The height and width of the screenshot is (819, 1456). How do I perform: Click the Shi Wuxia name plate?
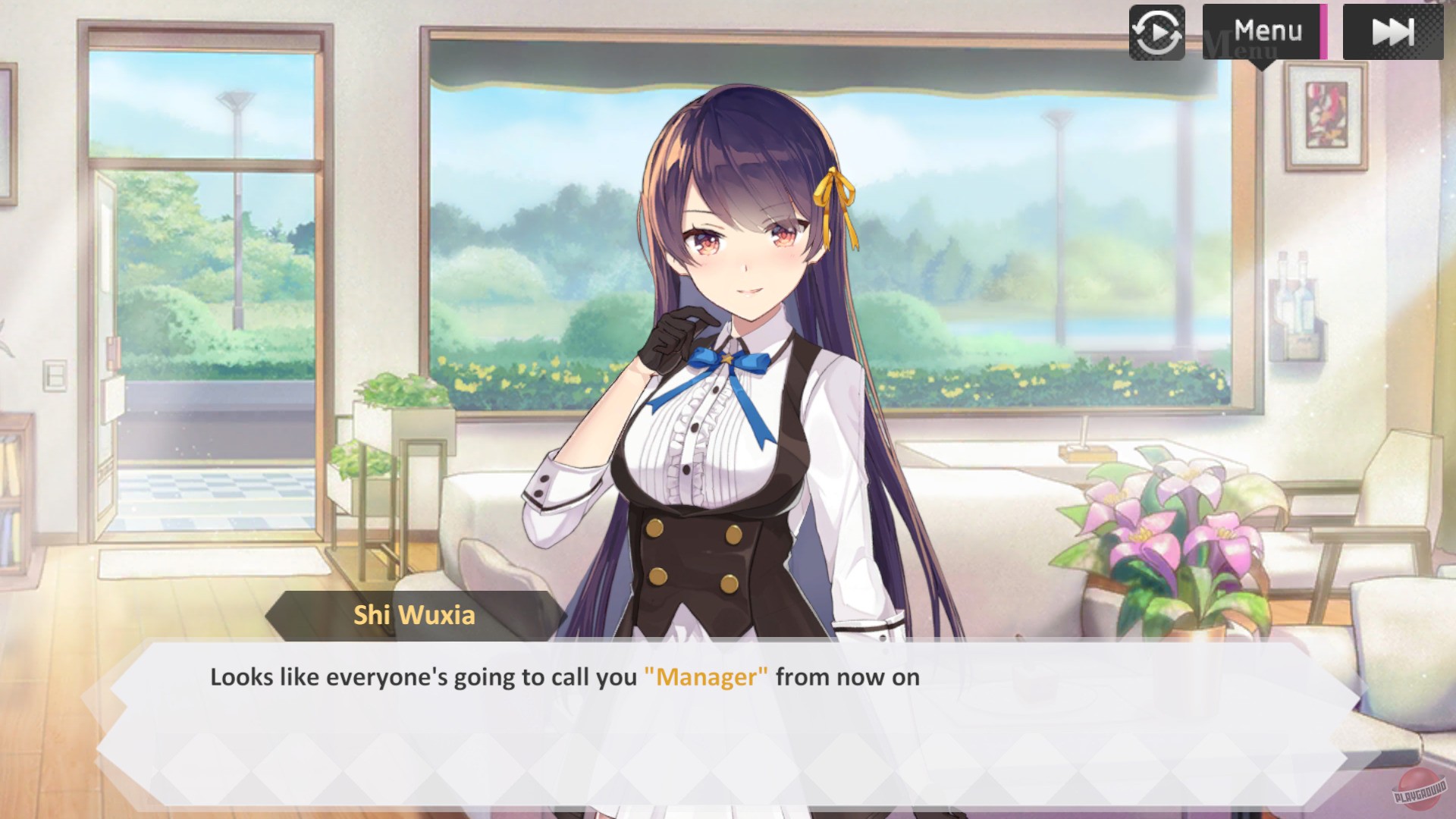413,615
